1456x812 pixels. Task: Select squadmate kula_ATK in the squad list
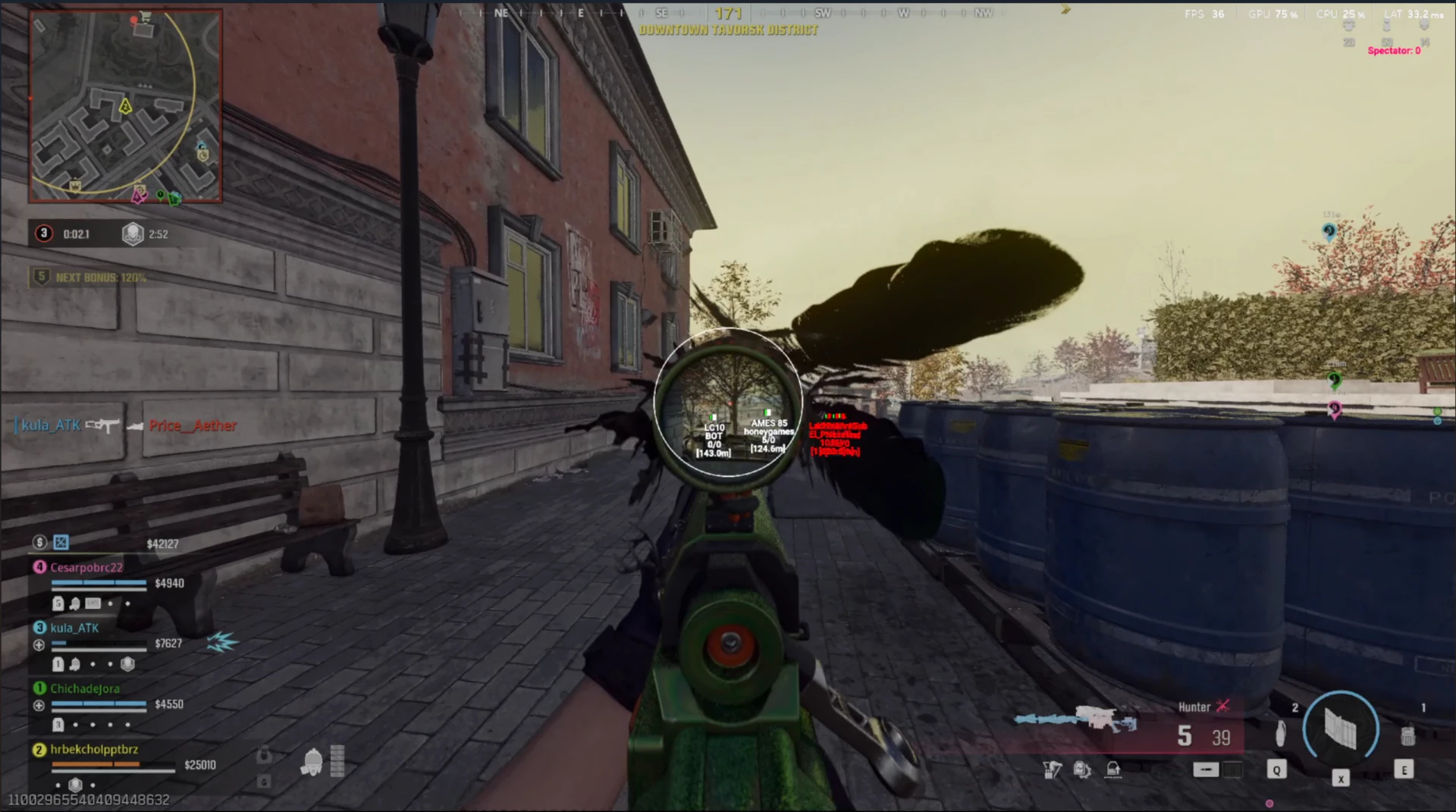point(74,628)
